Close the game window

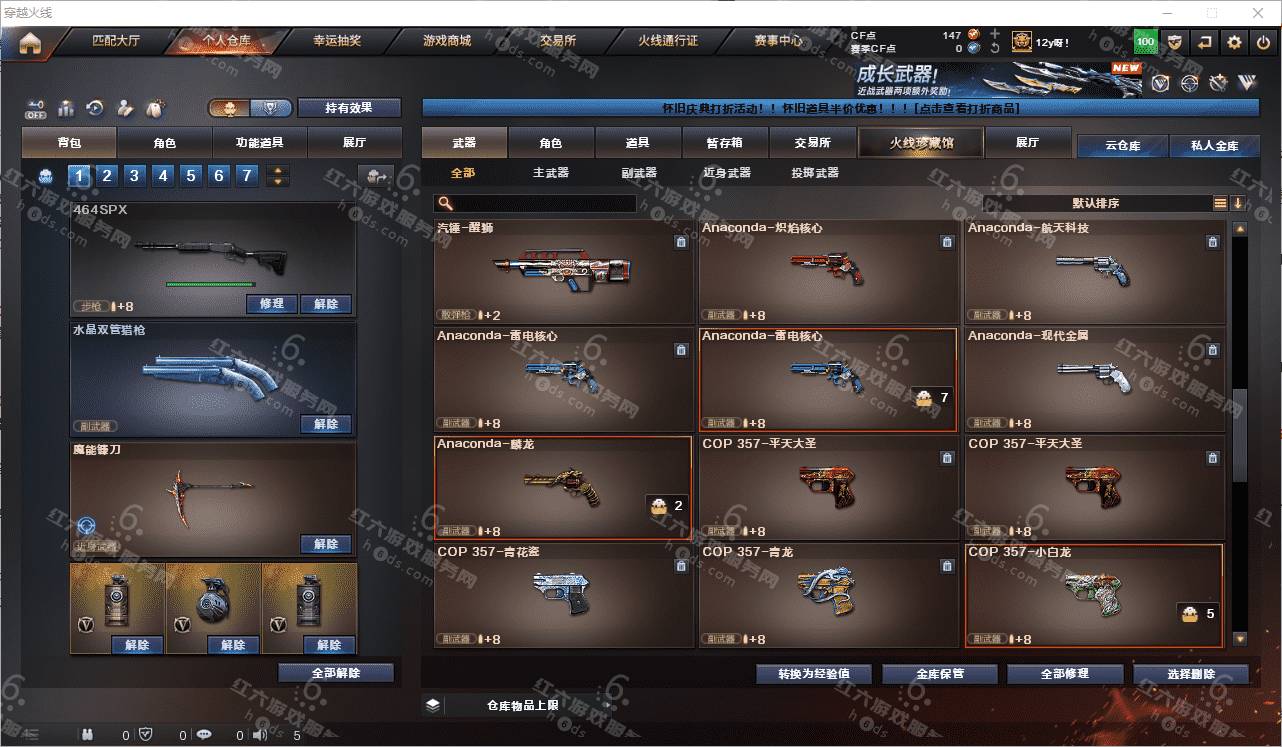pyautogui.click(x=1259, y=13)
